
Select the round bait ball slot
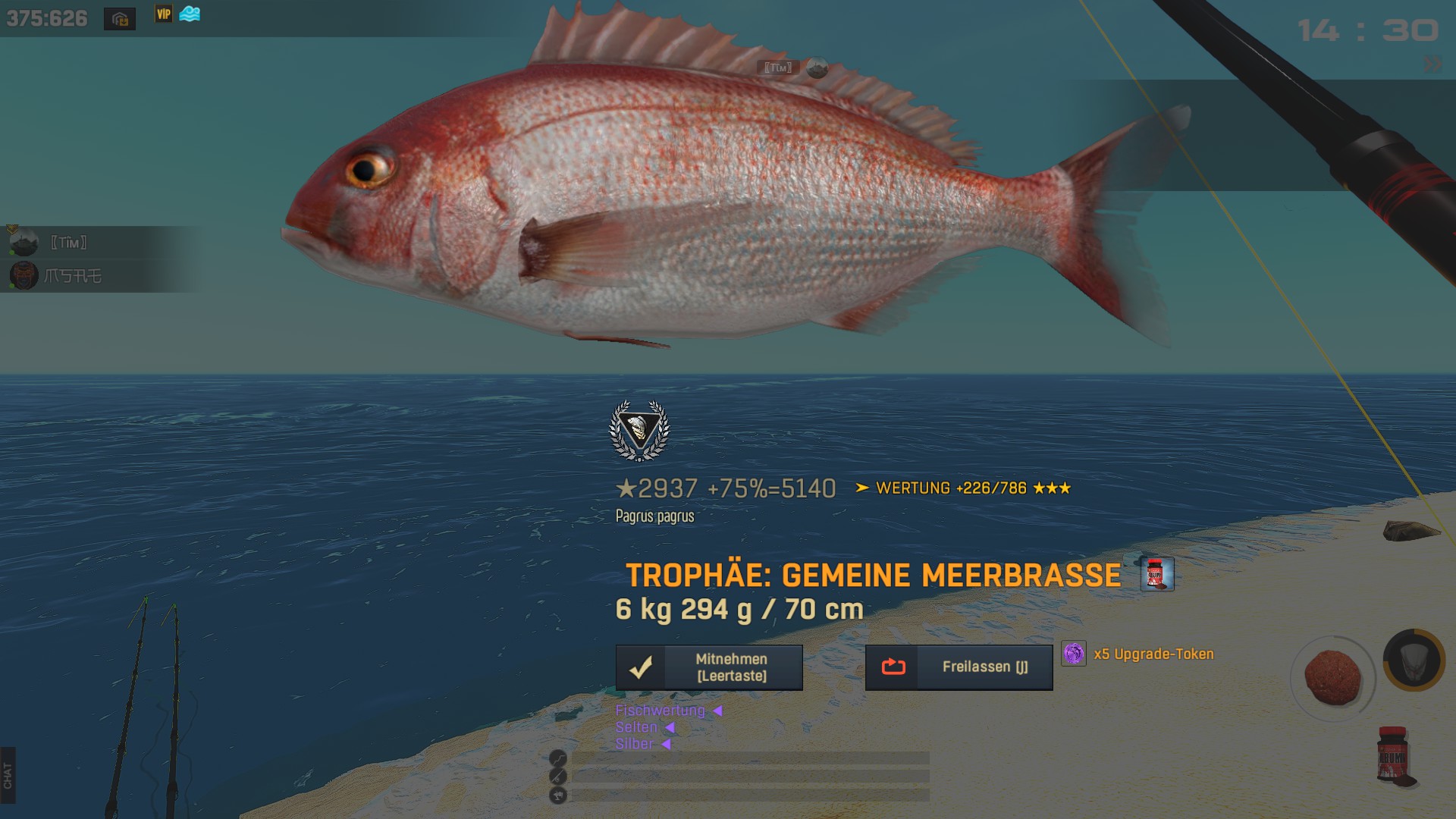(1332, 676)
